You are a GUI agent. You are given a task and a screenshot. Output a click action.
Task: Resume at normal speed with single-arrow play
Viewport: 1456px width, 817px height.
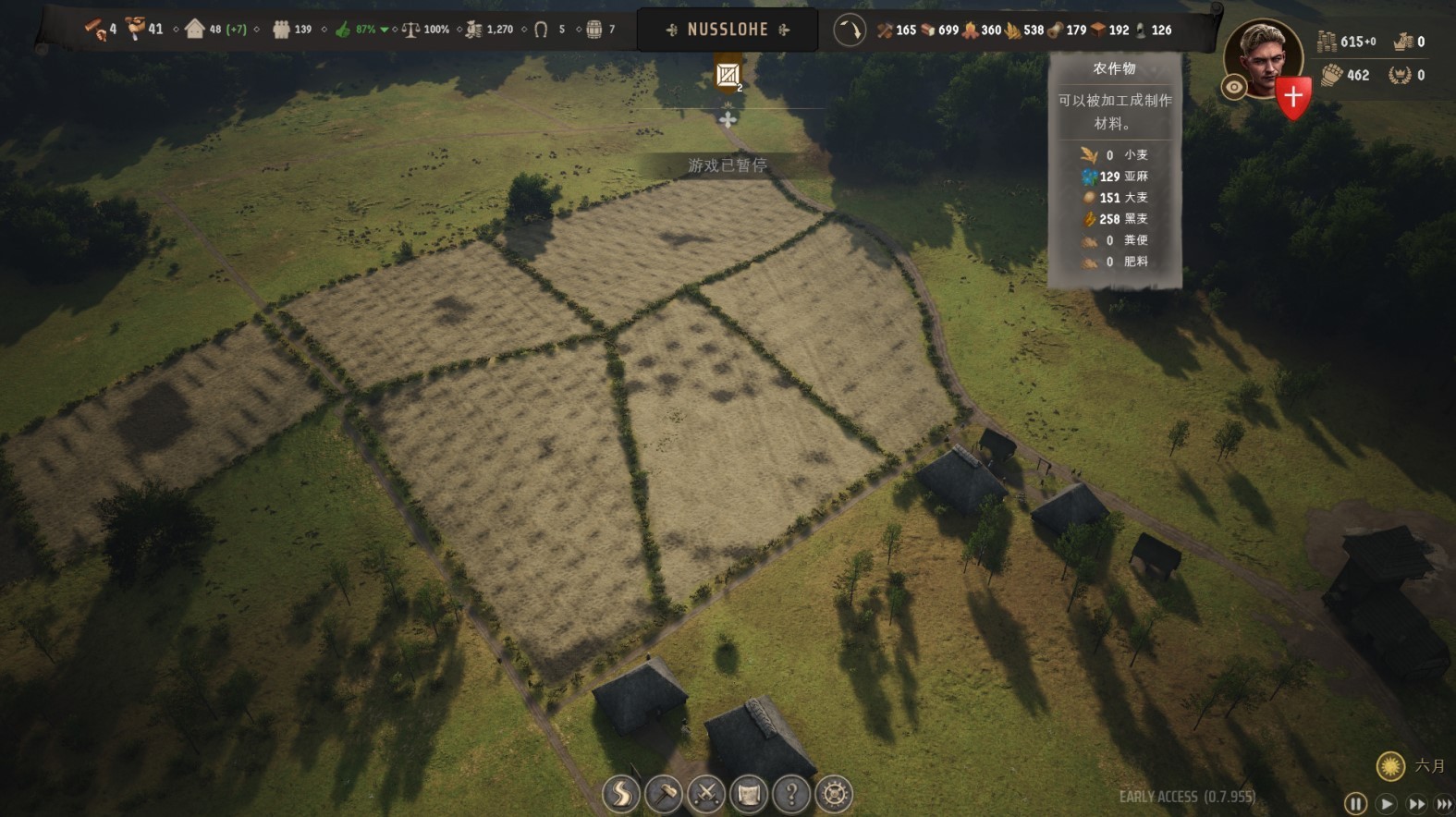click(x=1386, y=804)
